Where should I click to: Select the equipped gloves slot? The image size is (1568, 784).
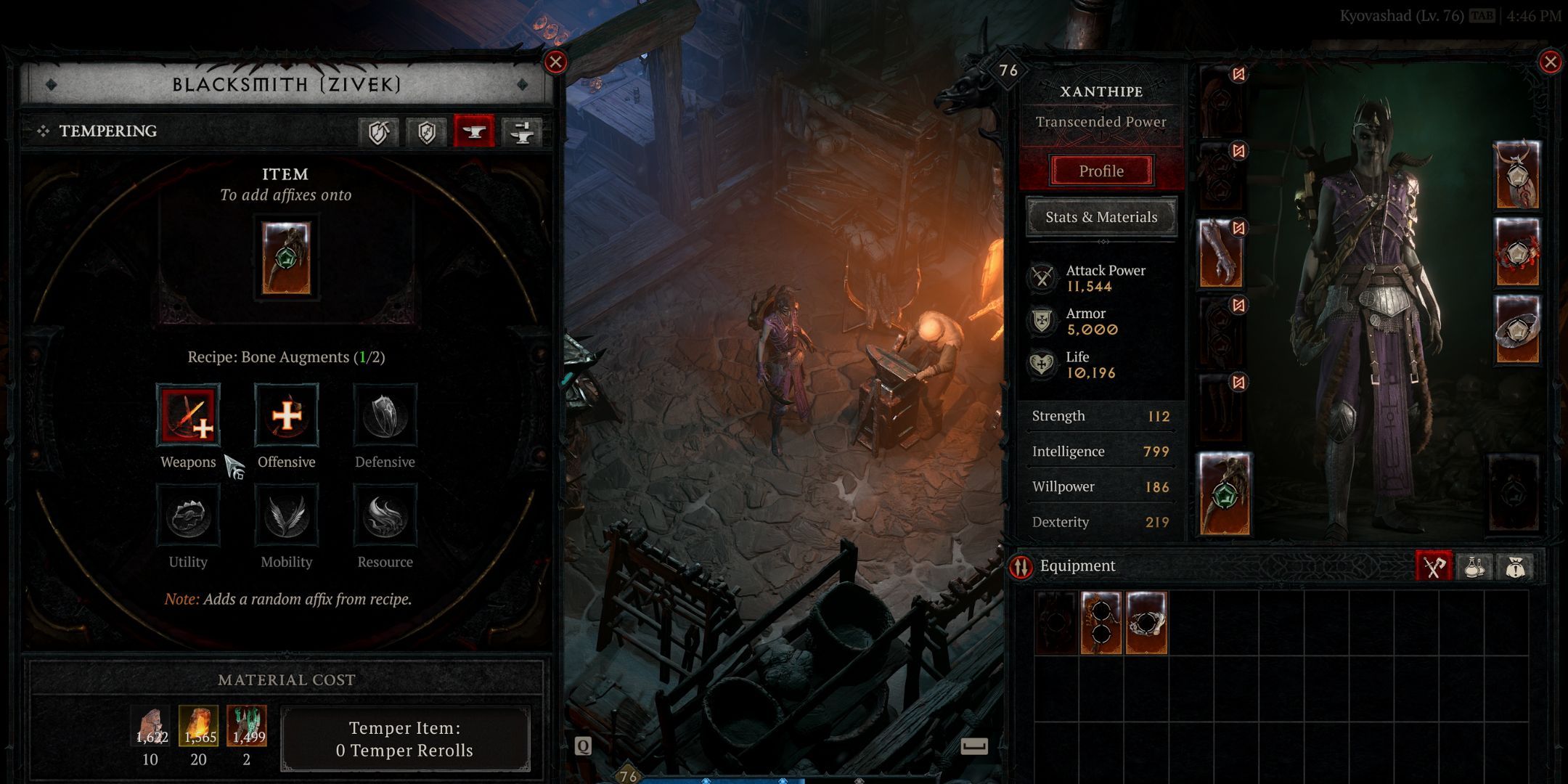click(x=1221, y=253)
